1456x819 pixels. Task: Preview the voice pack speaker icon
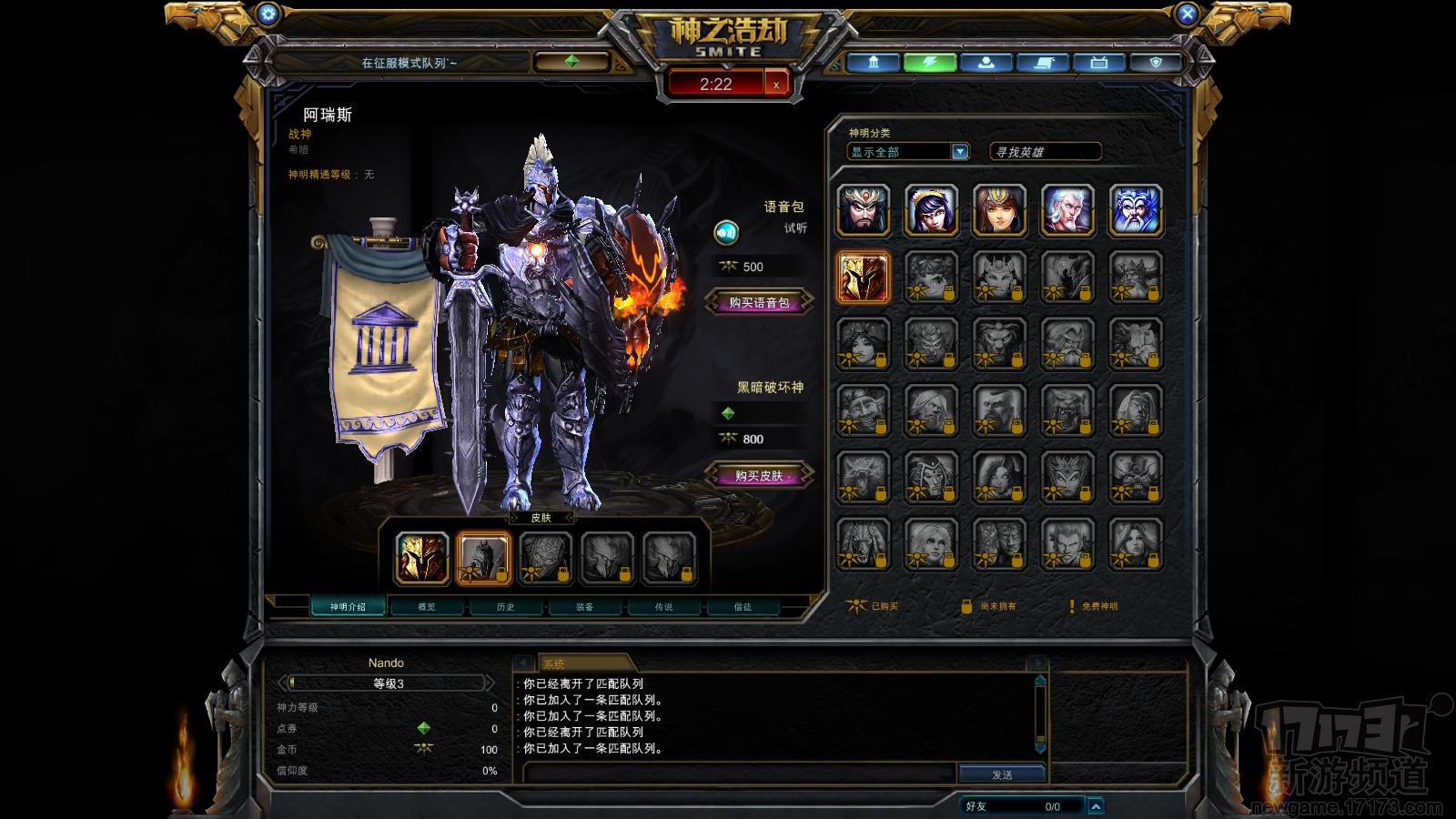pos(725,233)
